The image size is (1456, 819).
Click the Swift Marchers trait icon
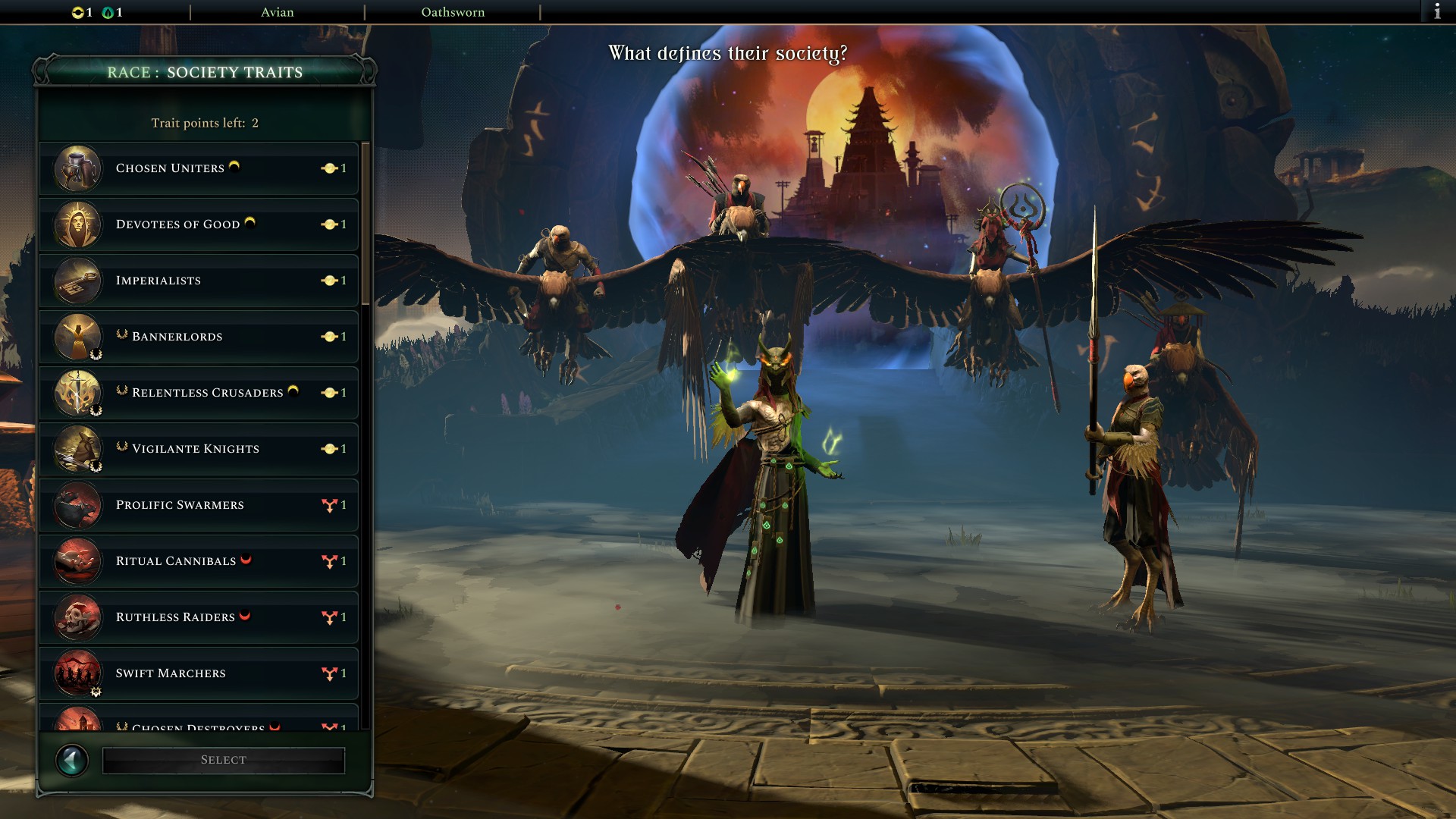tap(77, 673)
